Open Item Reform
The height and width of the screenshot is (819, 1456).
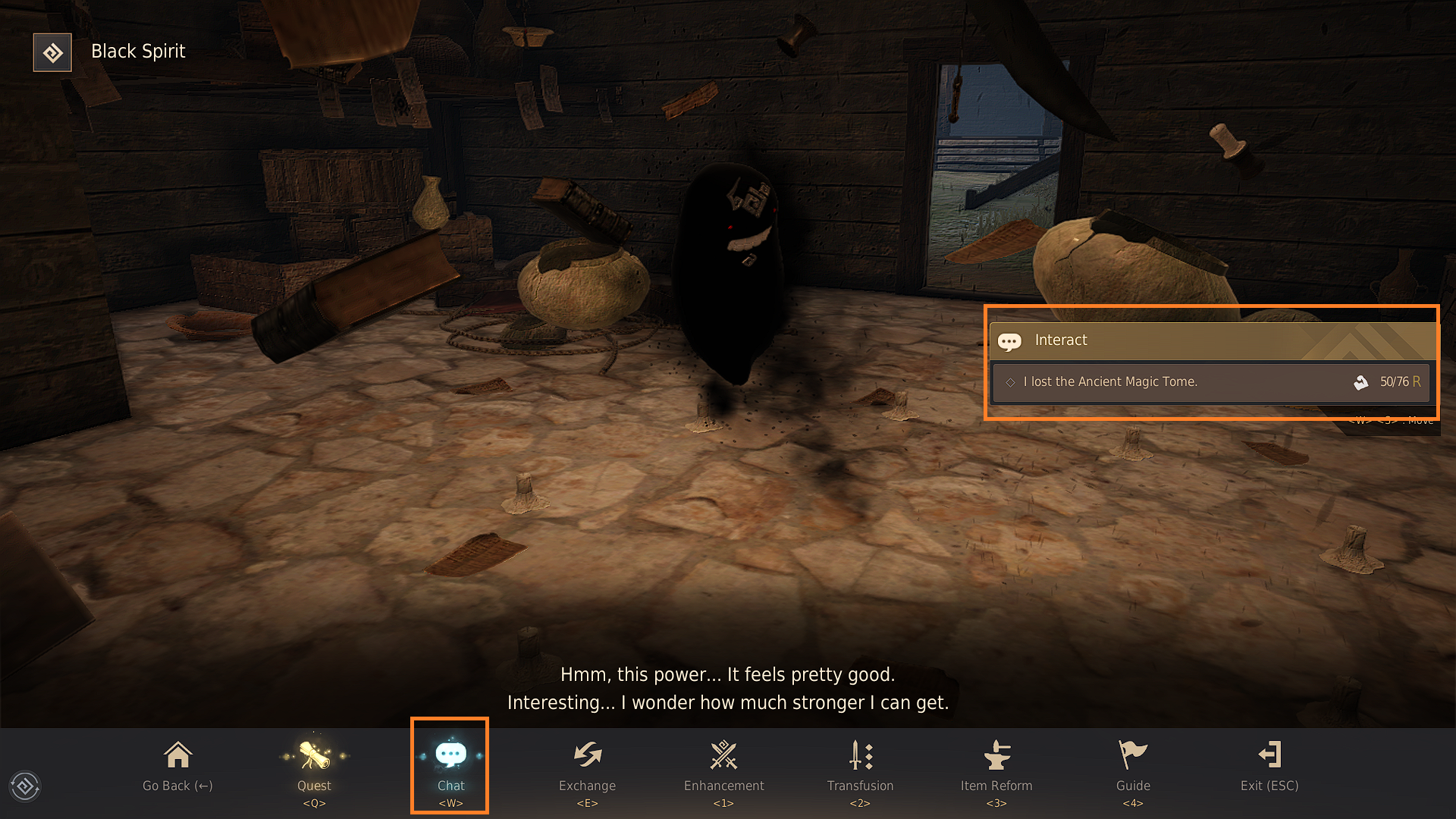tap(996, 766)
